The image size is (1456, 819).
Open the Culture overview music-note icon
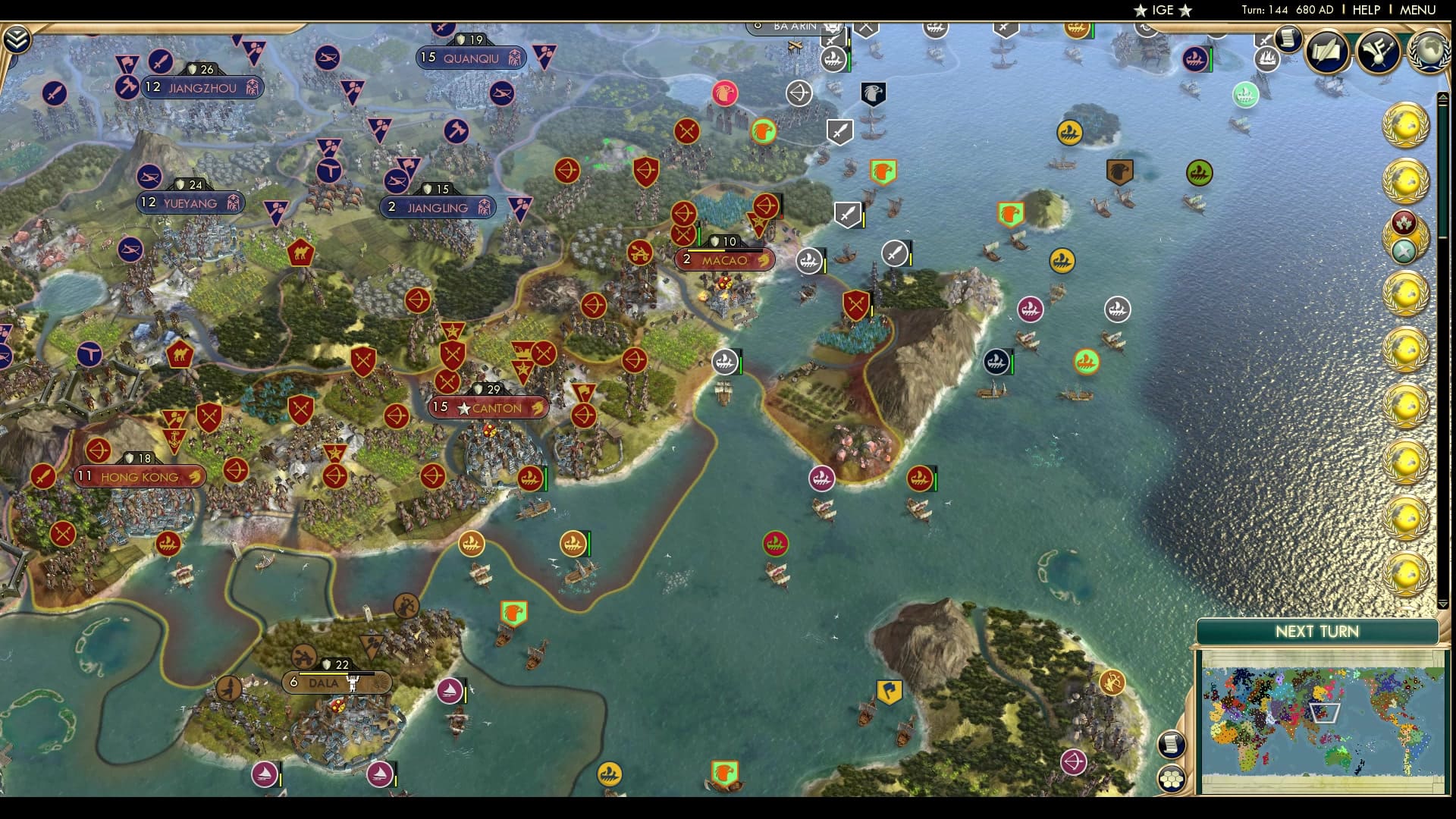[x=1379, y=53]
